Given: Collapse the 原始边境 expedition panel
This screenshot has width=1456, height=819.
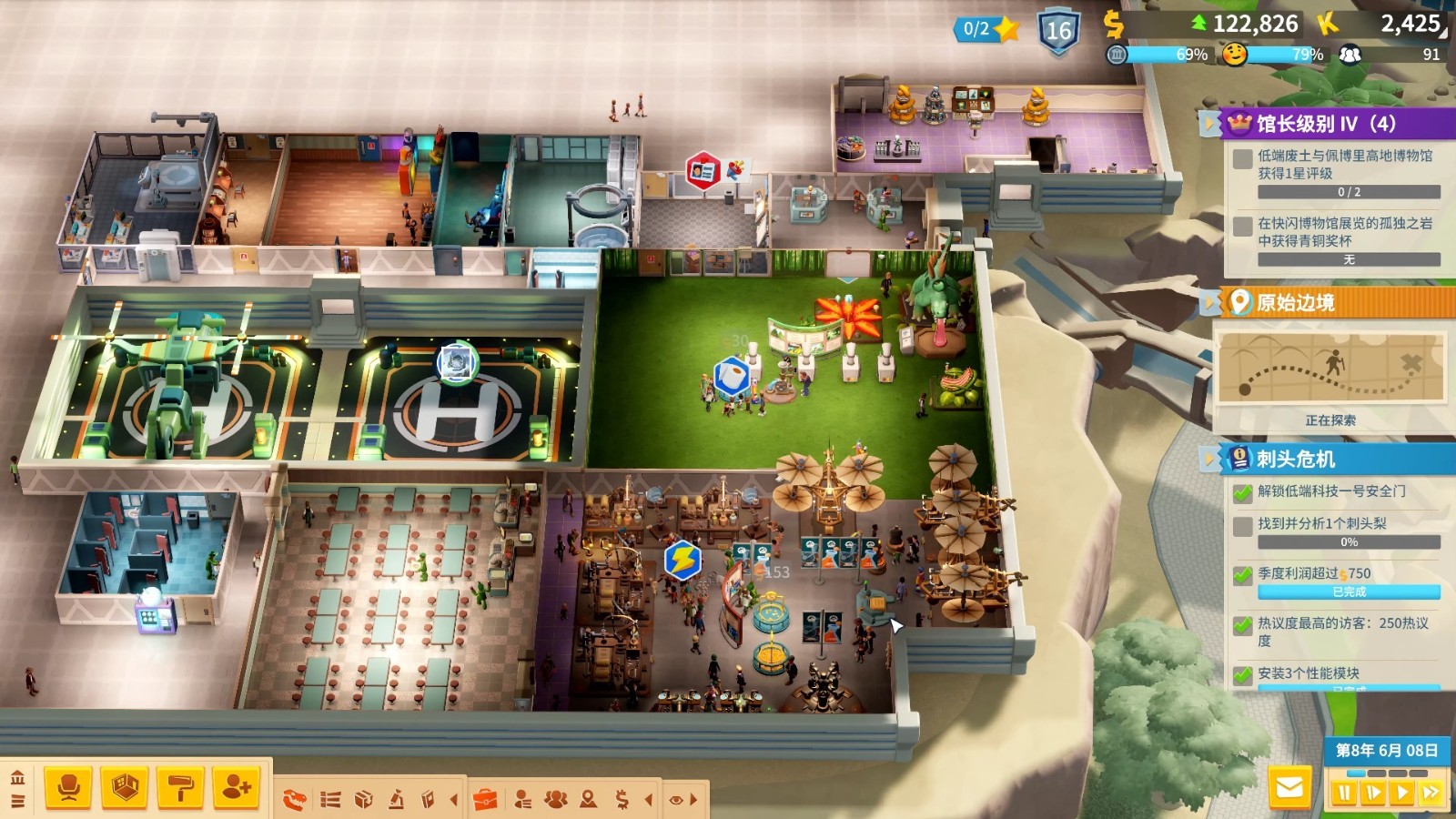Looking at the screenshot, I should coord(1209,302).
